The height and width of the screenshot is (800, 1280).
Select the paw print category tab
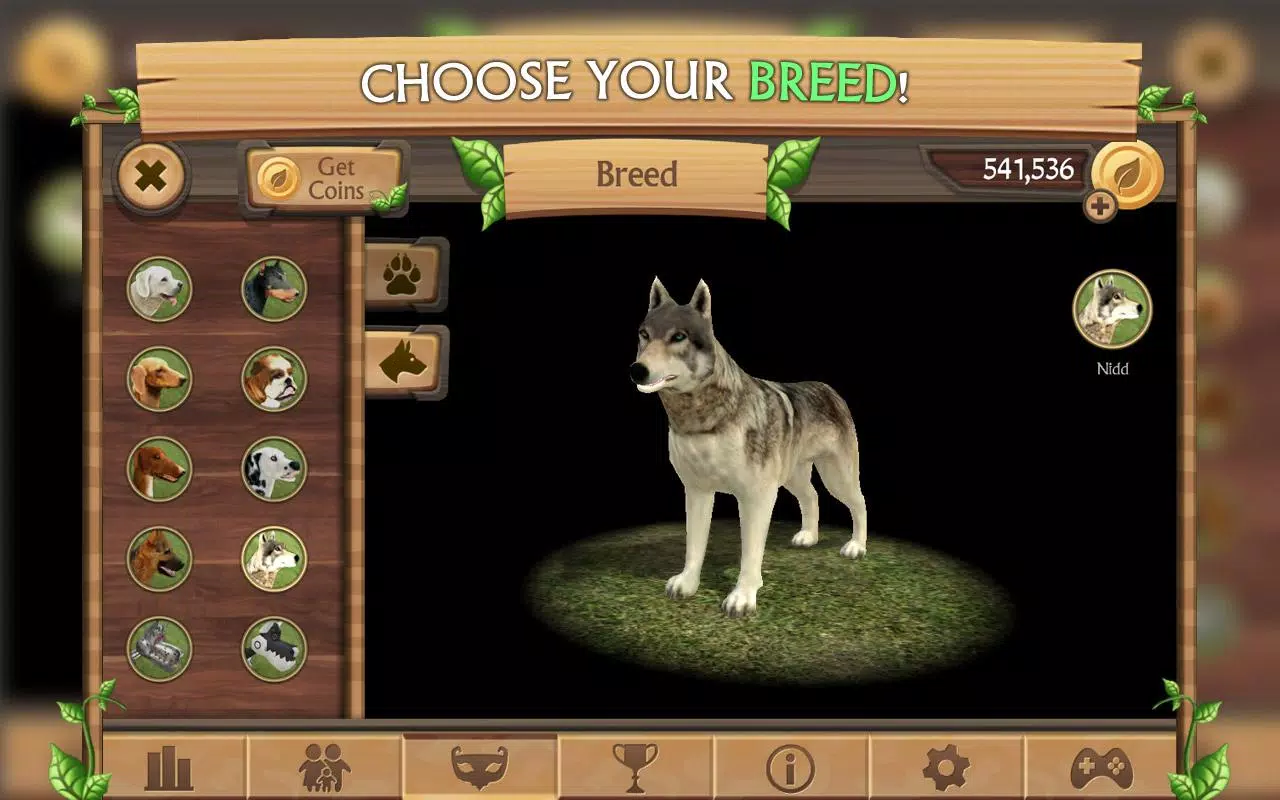point(404,272)
